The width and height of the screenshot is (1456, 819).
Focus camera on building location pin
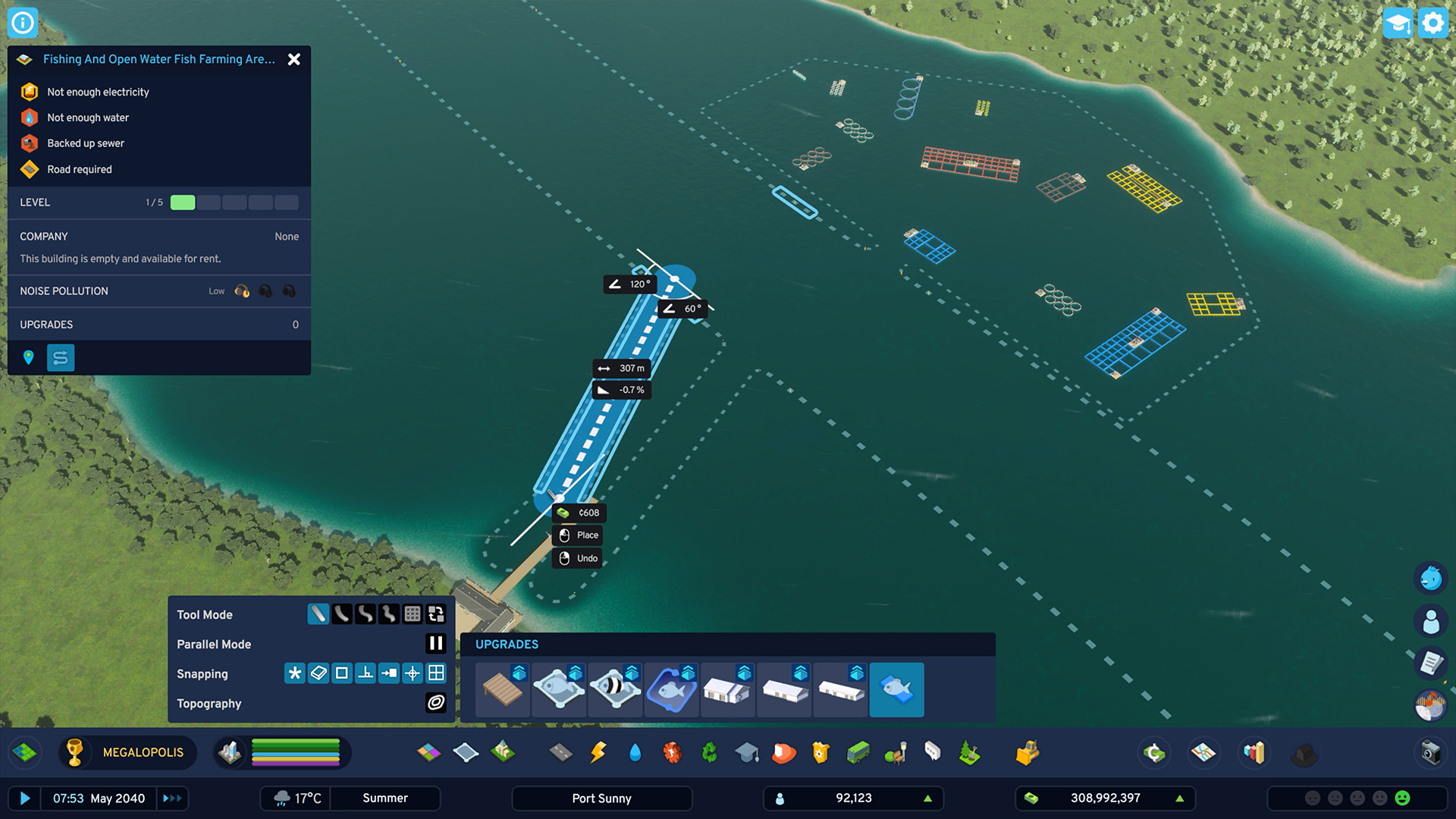point(29,357)
